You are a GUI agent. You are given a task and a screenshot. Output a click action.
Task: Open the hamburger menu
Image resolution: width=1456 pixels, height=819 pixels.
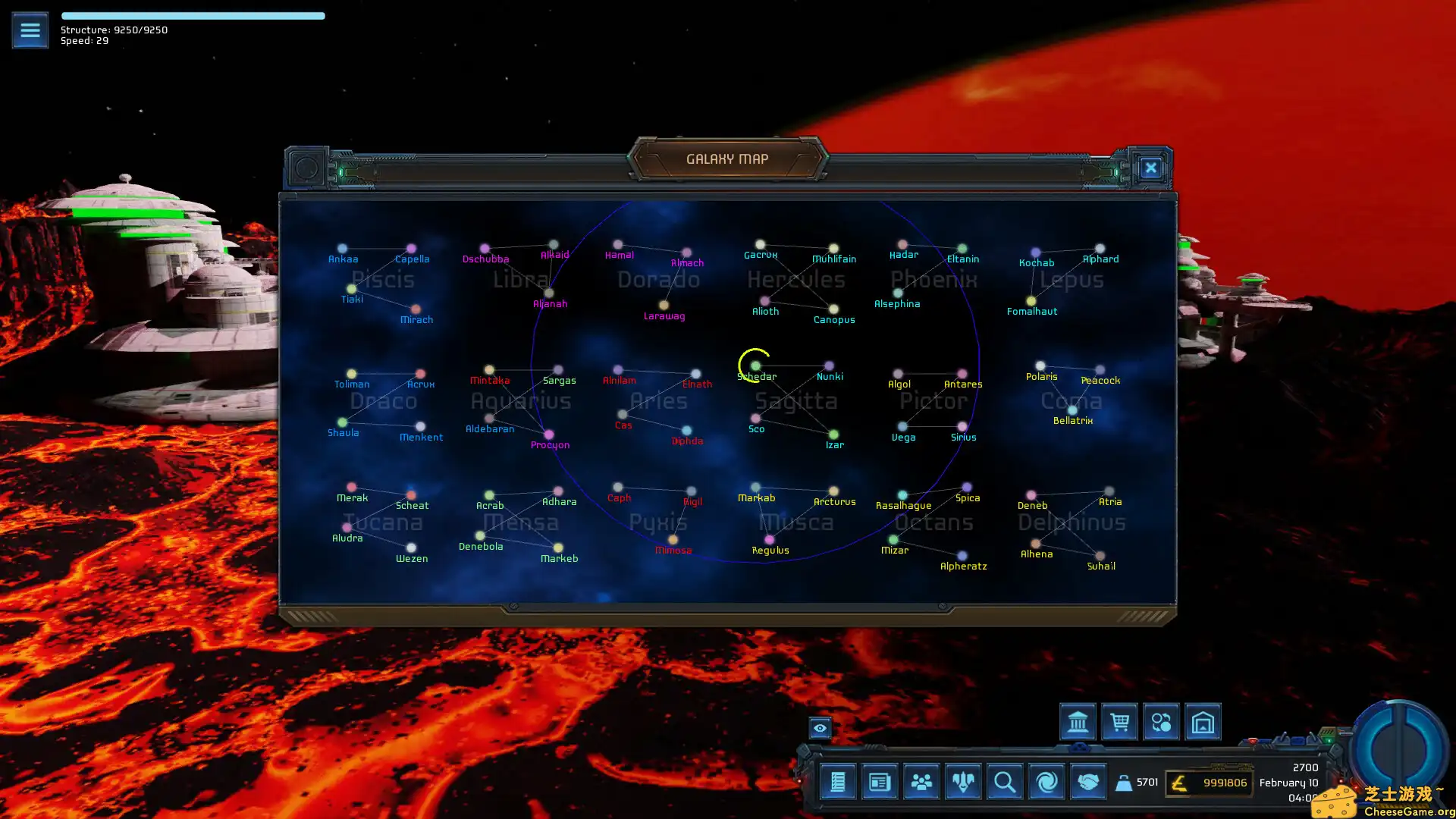[30, 30]
